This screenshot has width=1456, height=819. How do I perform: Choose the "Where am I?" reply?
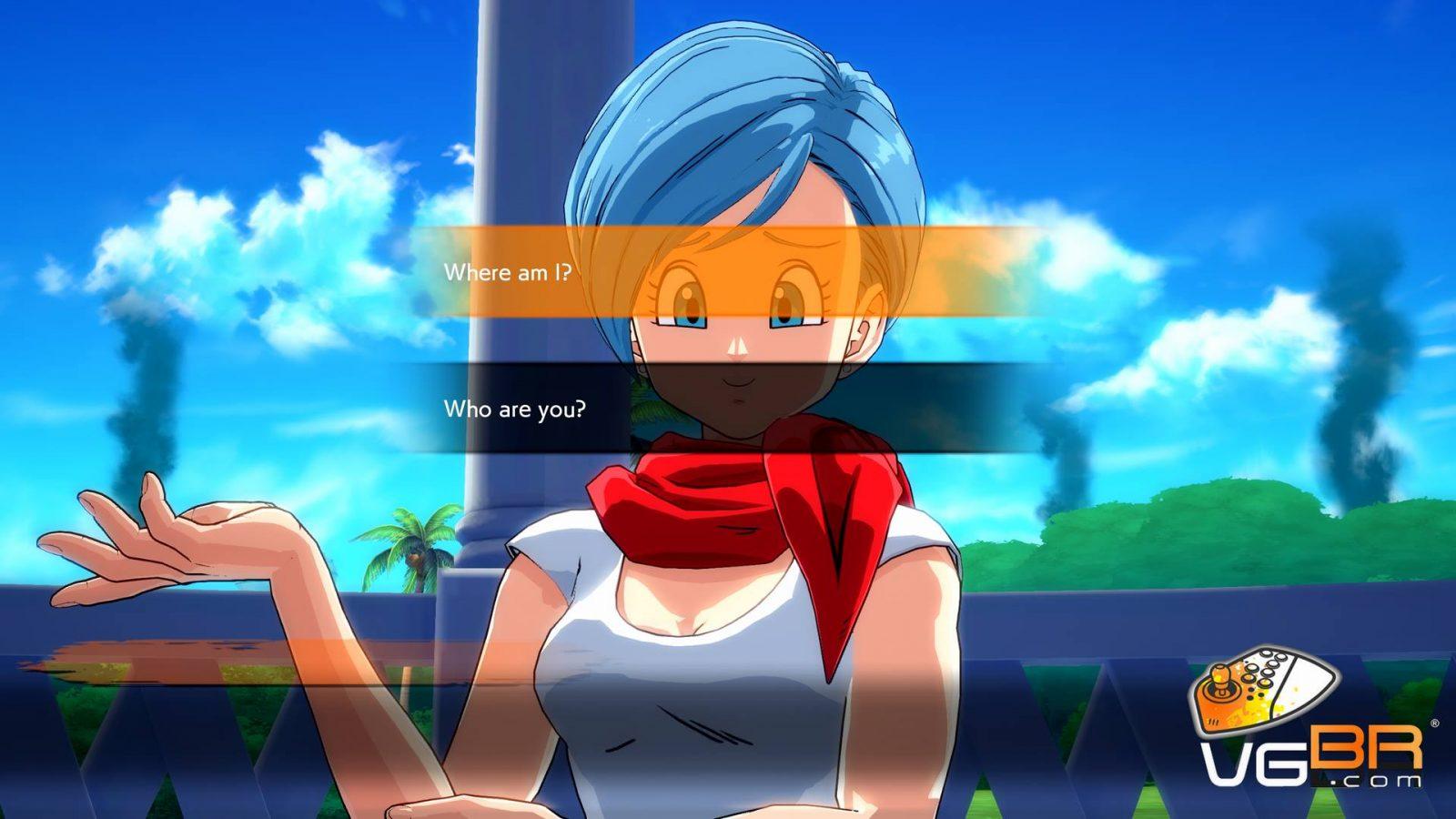point(508,272)
